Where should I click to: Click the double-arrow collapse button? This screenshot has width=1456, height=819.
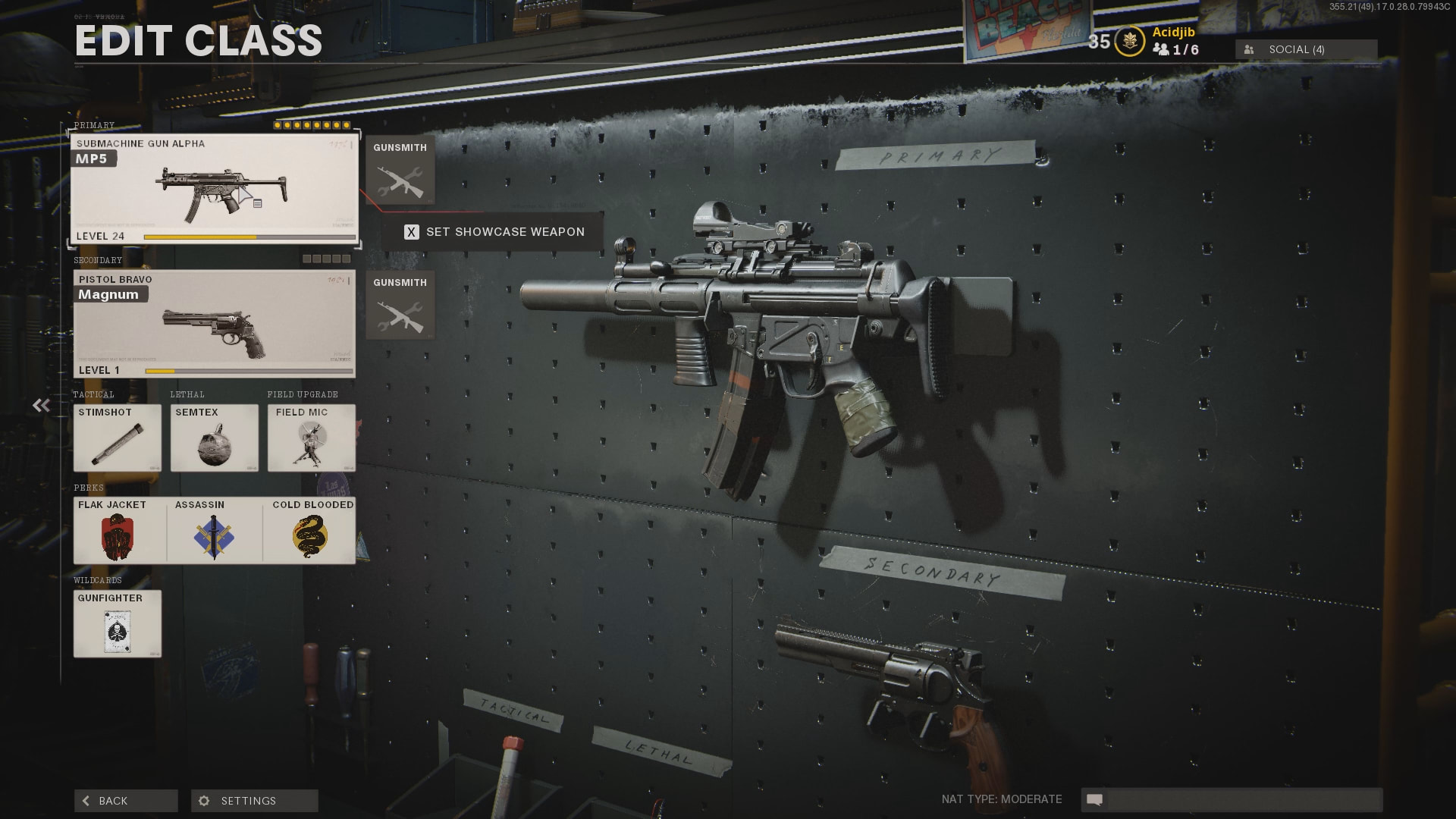coord(41,406)
